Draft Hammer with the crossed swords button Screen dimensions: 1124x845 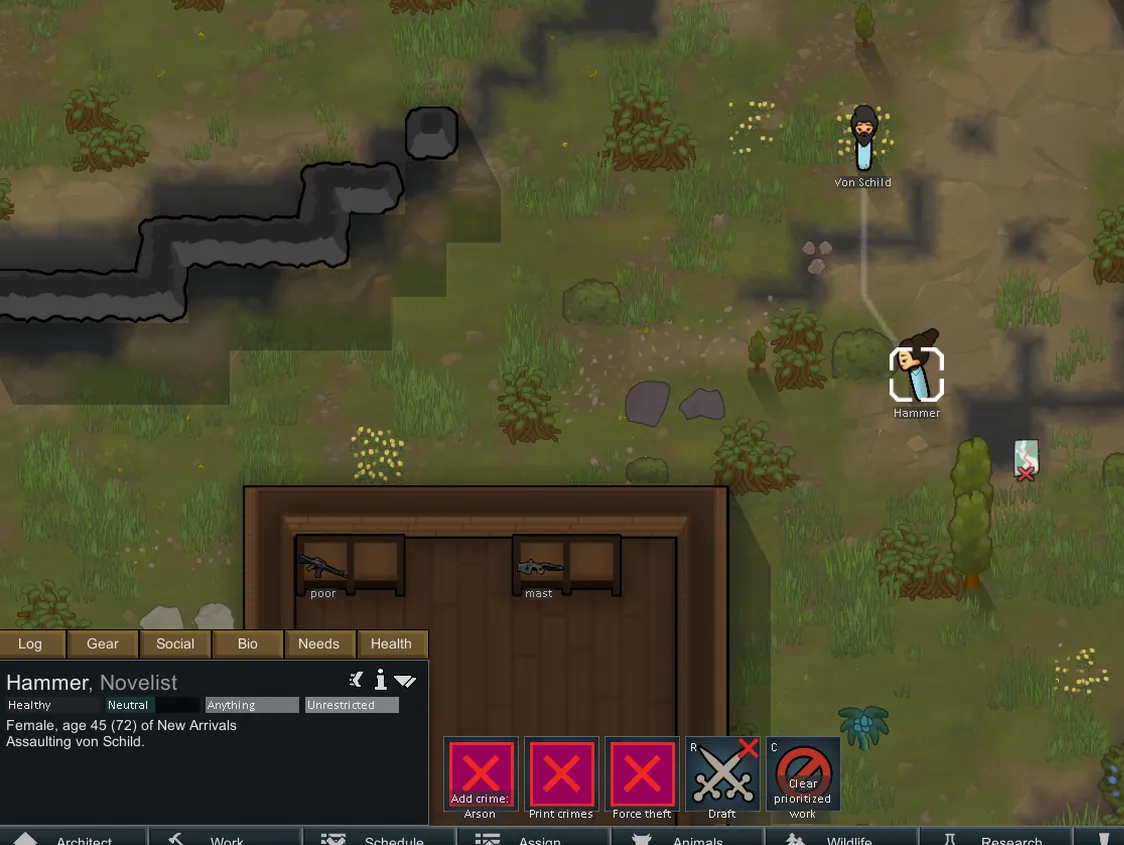(722, 775)
